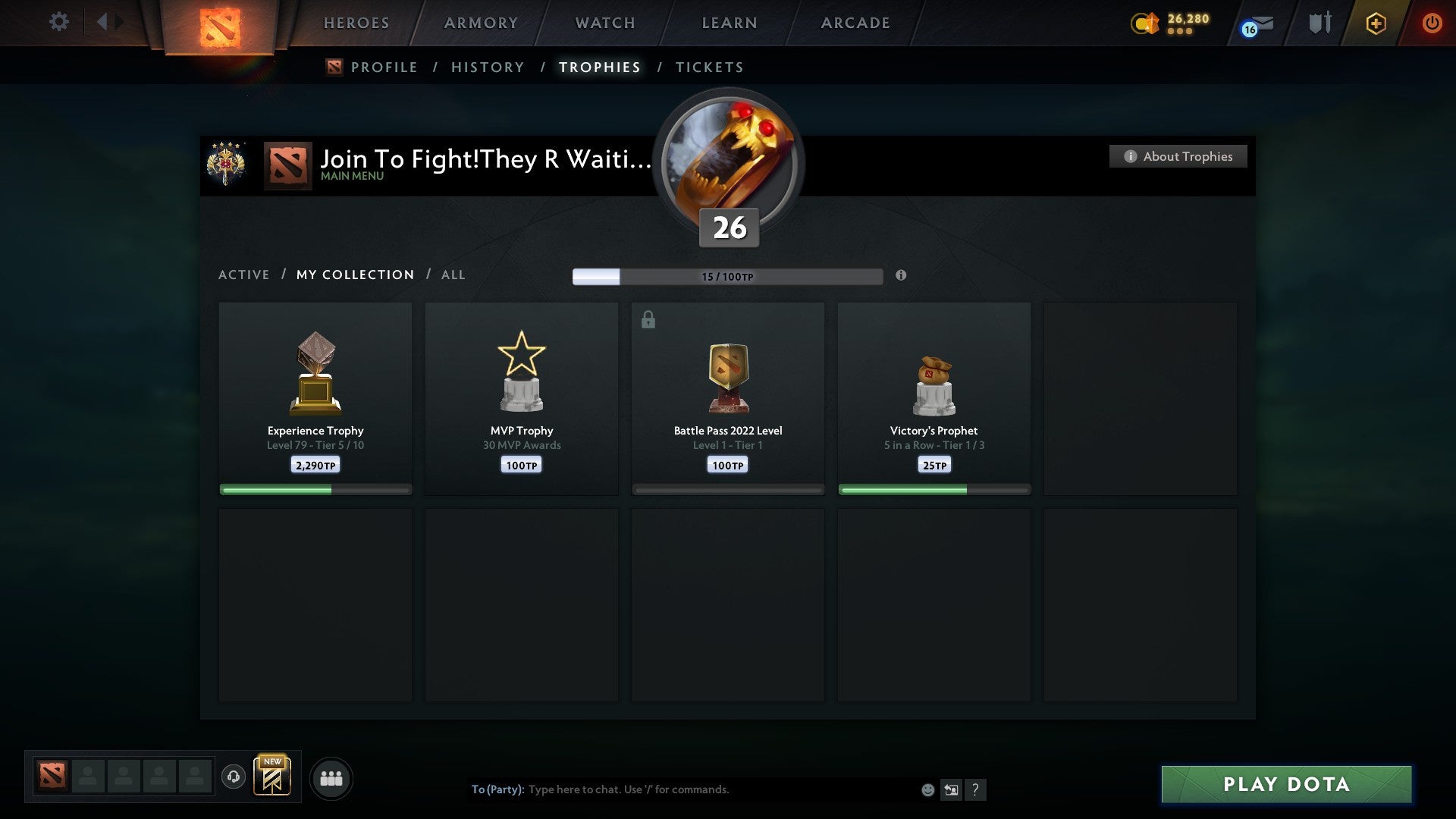Switch to the TROPHIES tab
The height and width of the screenshot is (819, 1456).
(599, 67)
